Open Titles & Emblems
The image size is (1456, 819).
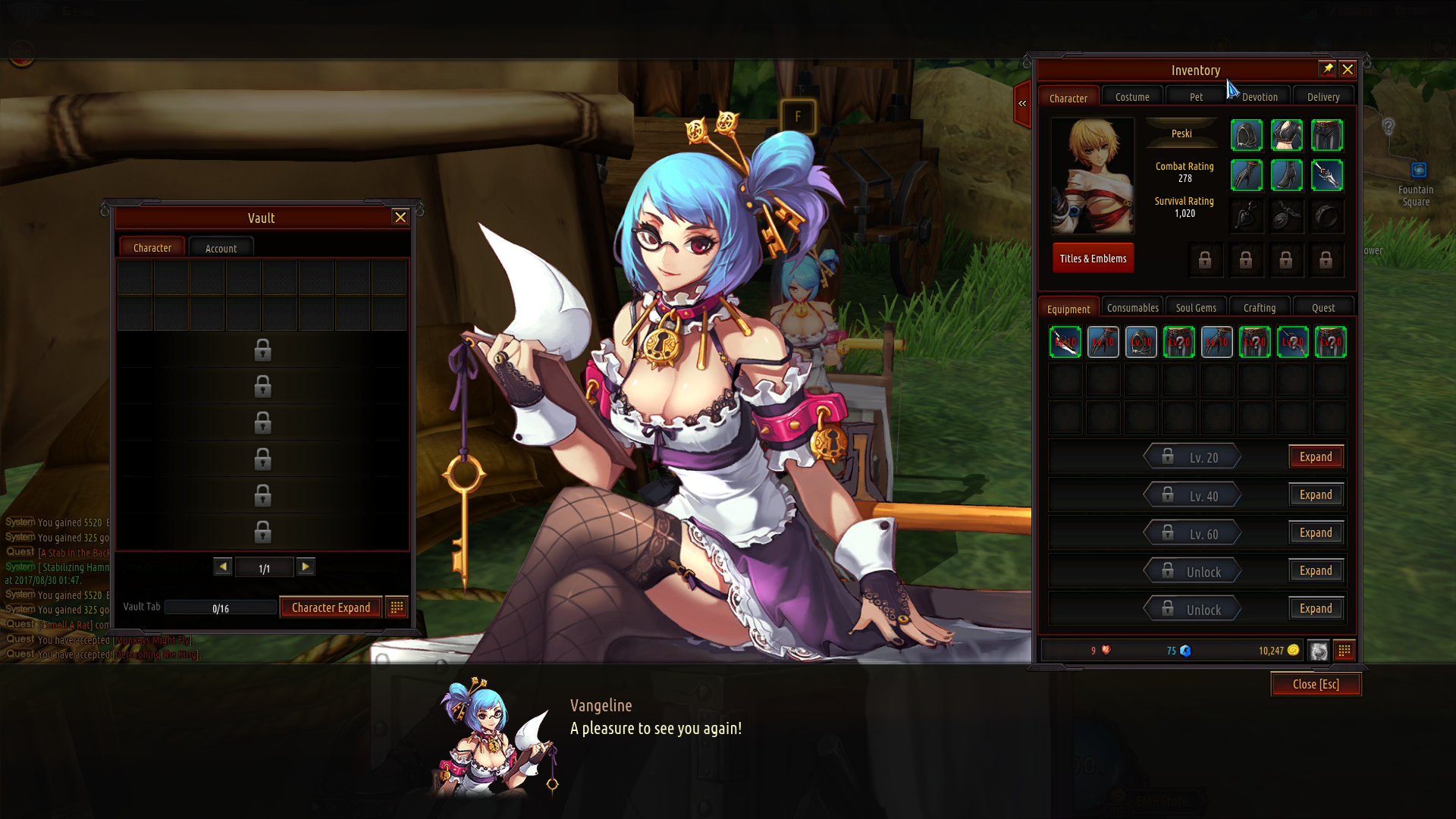click(x=1093, y=259)
